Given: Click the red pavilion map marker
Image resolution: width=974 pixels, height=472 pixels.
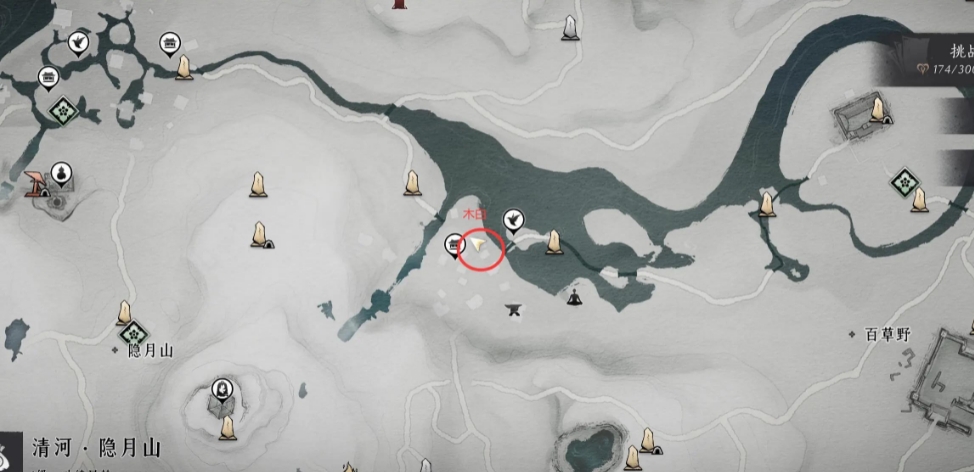Looking at the screenshot, I should tap(38, 182).
